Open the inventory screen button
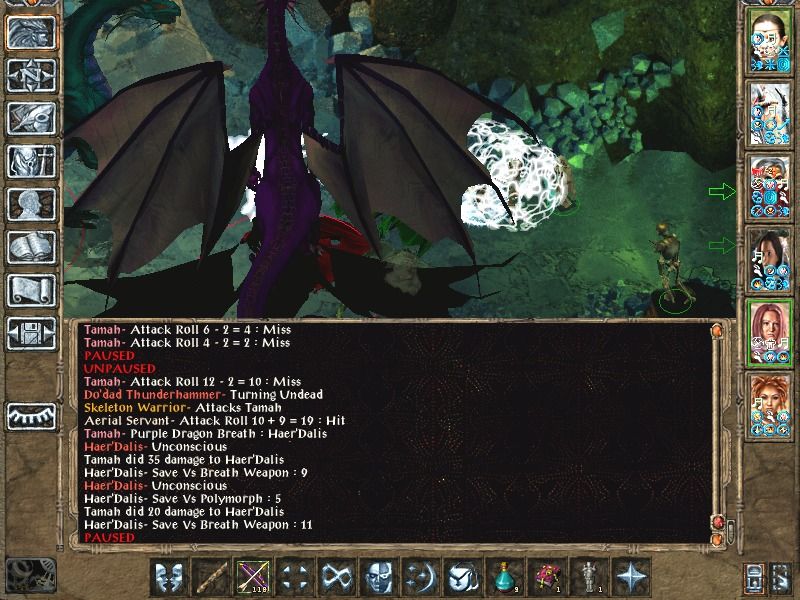The image size is (800, 600). (30, 161)
